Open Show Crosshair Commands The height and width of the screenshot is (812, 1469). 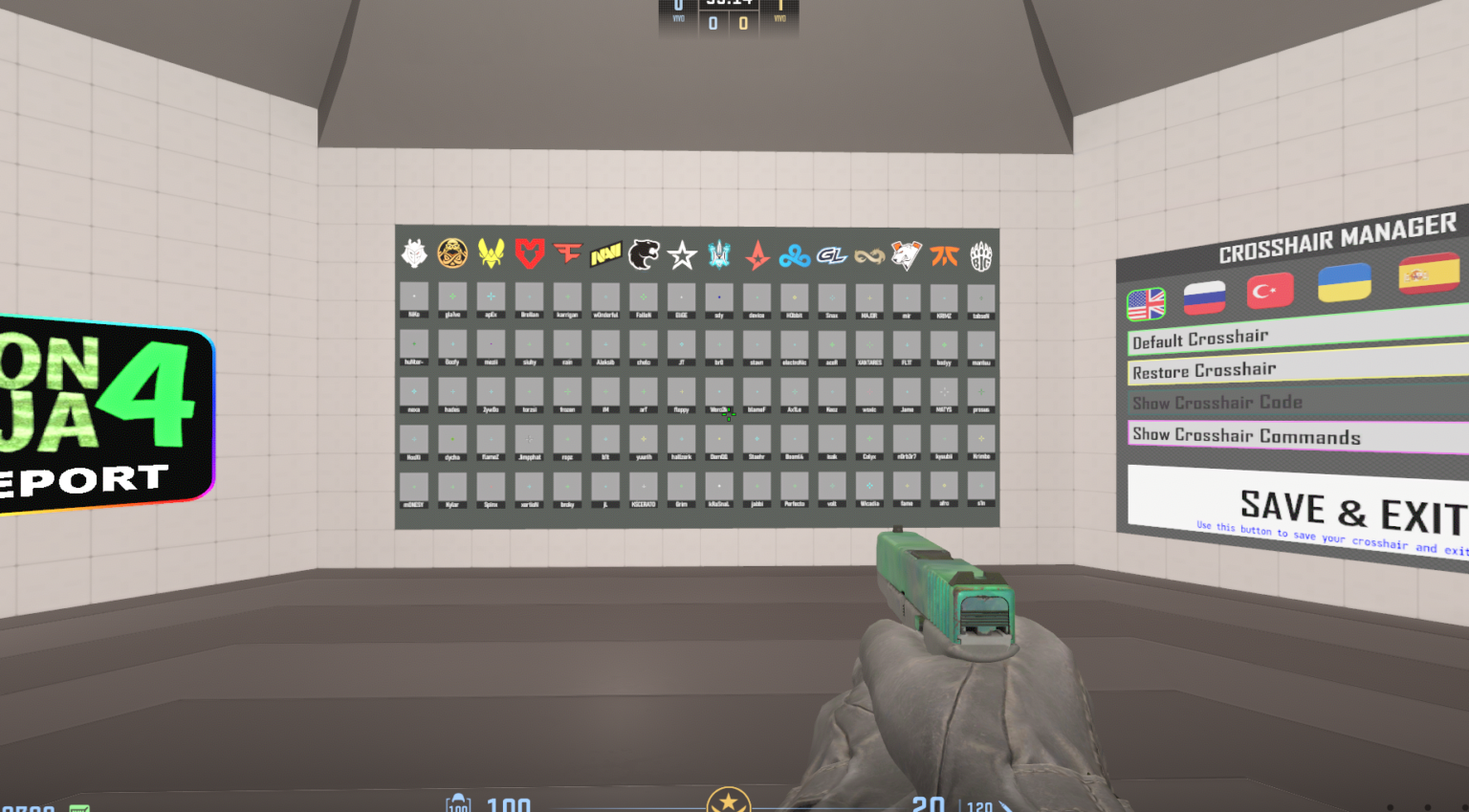1243,436
